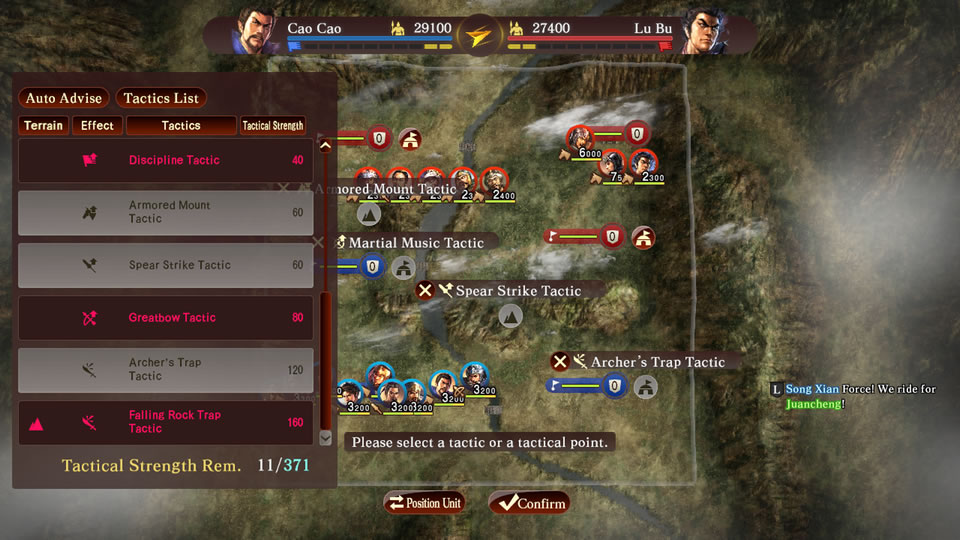Pick the Greatbow Tactic row
Image resolution: width=960 pixels, height=540 pixels.
pos(166,318)
